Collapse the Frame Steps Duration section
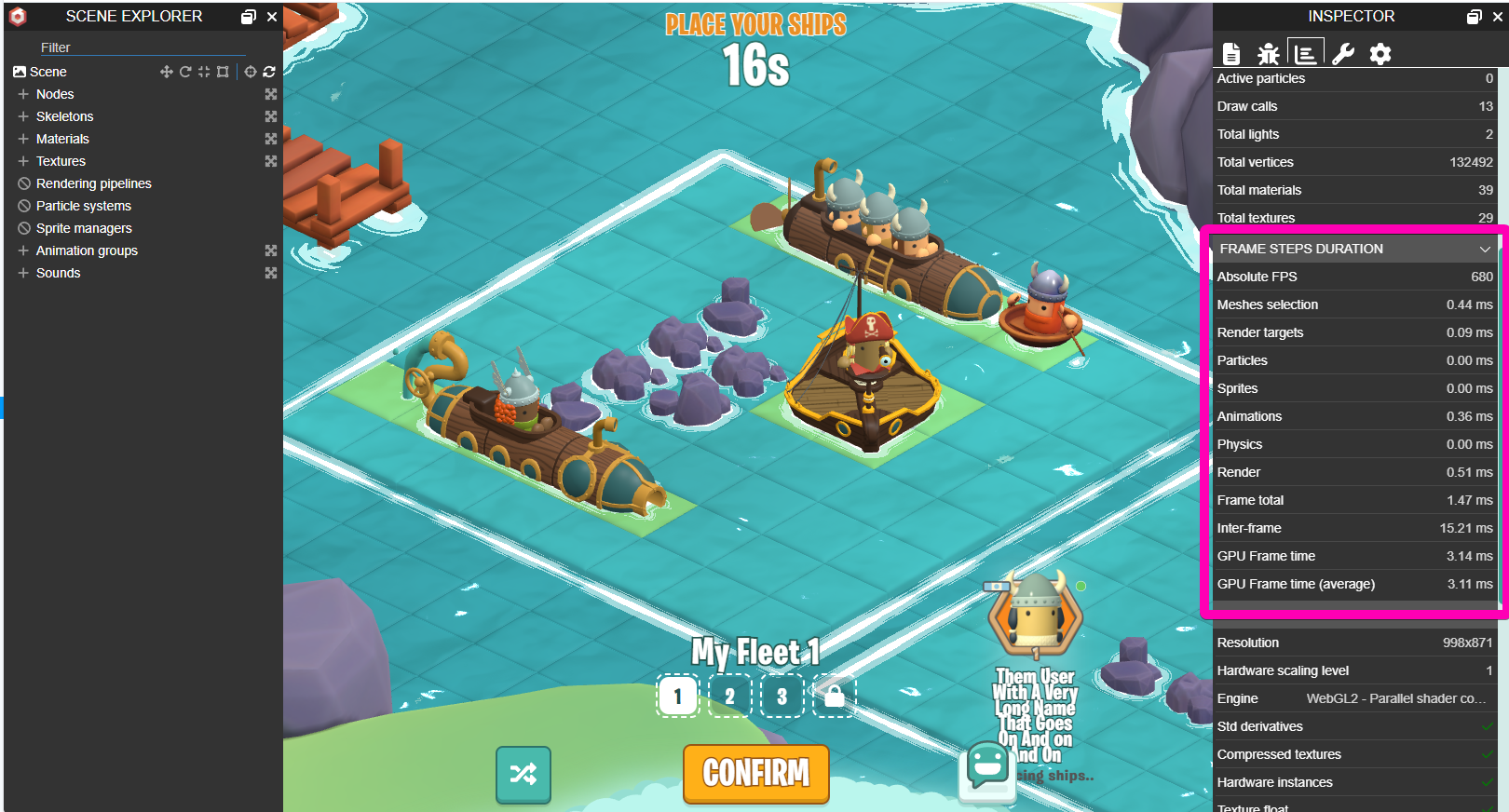 [1485, 249]
